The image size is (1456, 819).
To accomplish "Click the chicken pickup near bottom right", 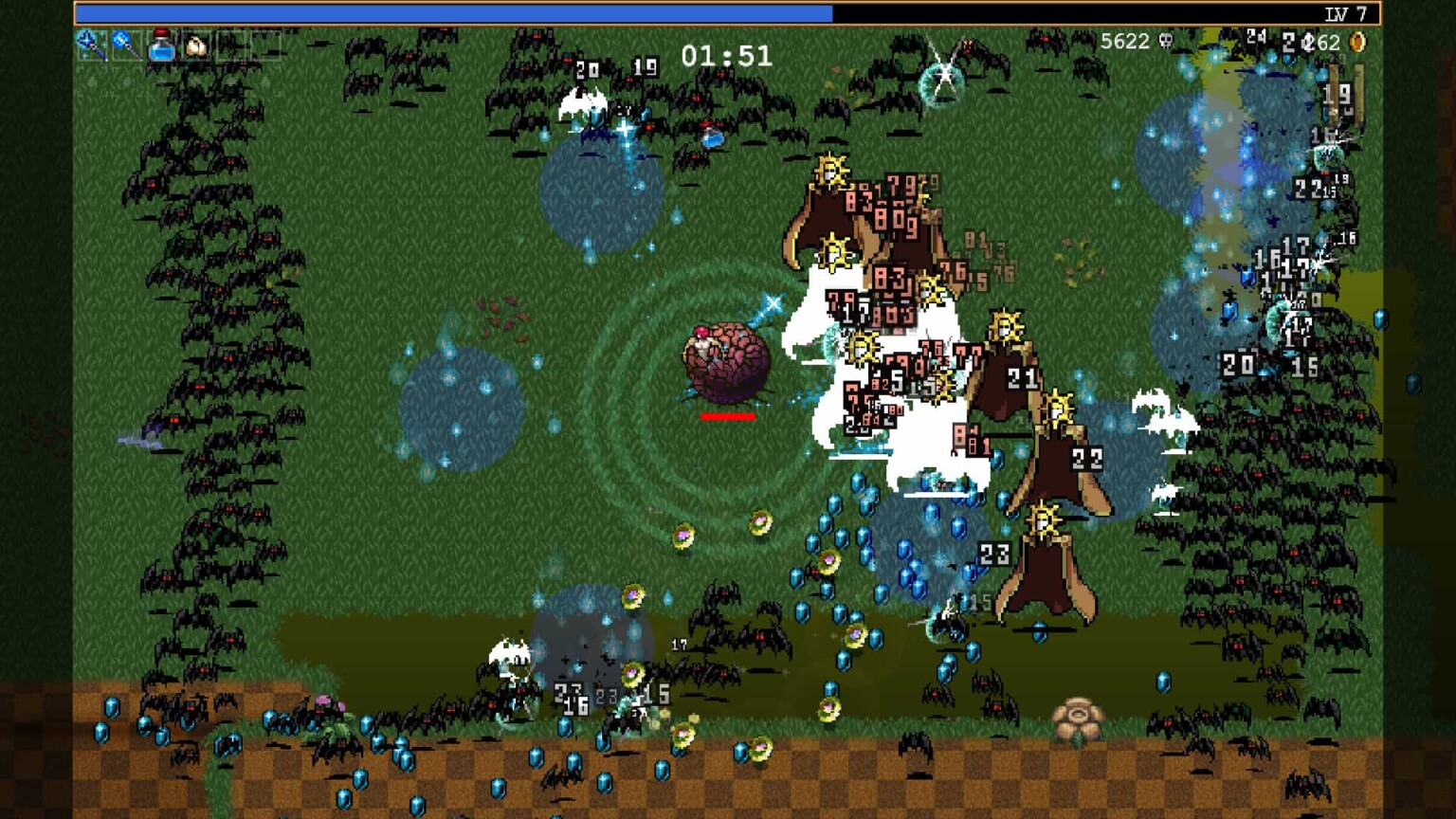I will pyautogui.click(x=1077, y=718).
